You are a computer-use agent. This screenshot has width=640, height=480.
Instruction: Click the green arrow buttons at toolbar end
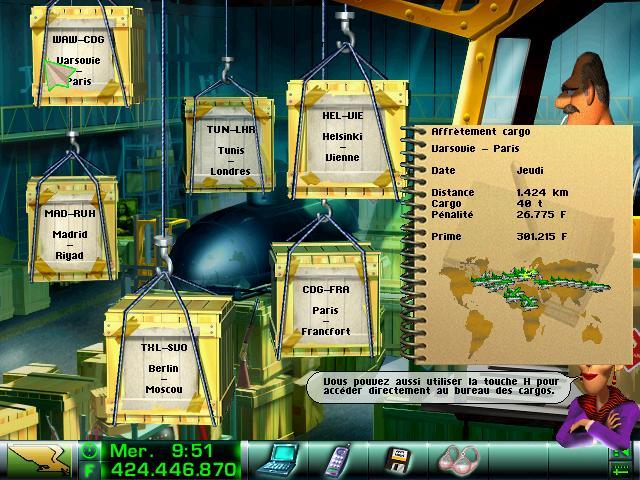point(622,459)
